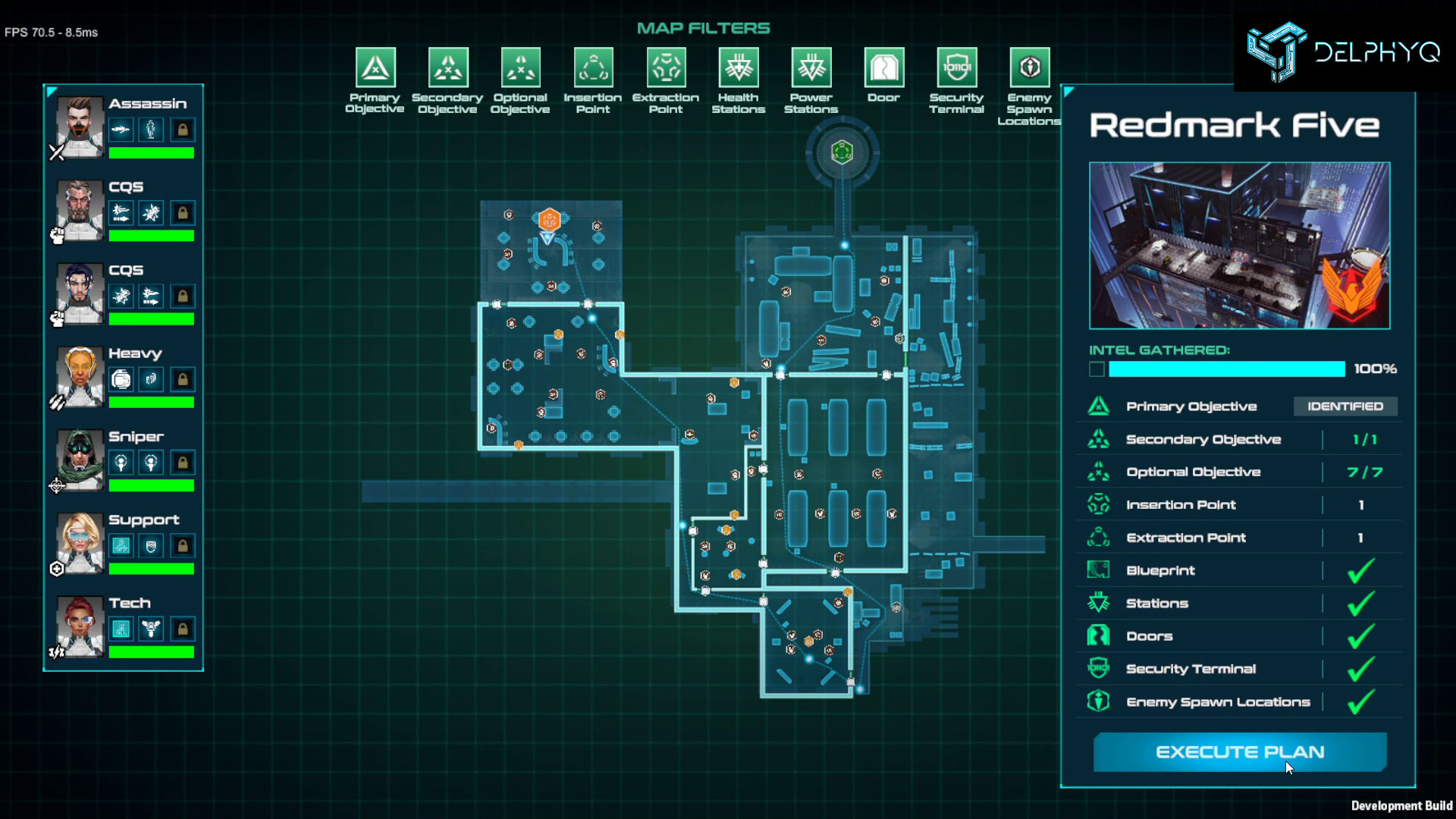Click the Insertion Point filter icon
This screenshot has height=819, width=1456.
(593, 67)
